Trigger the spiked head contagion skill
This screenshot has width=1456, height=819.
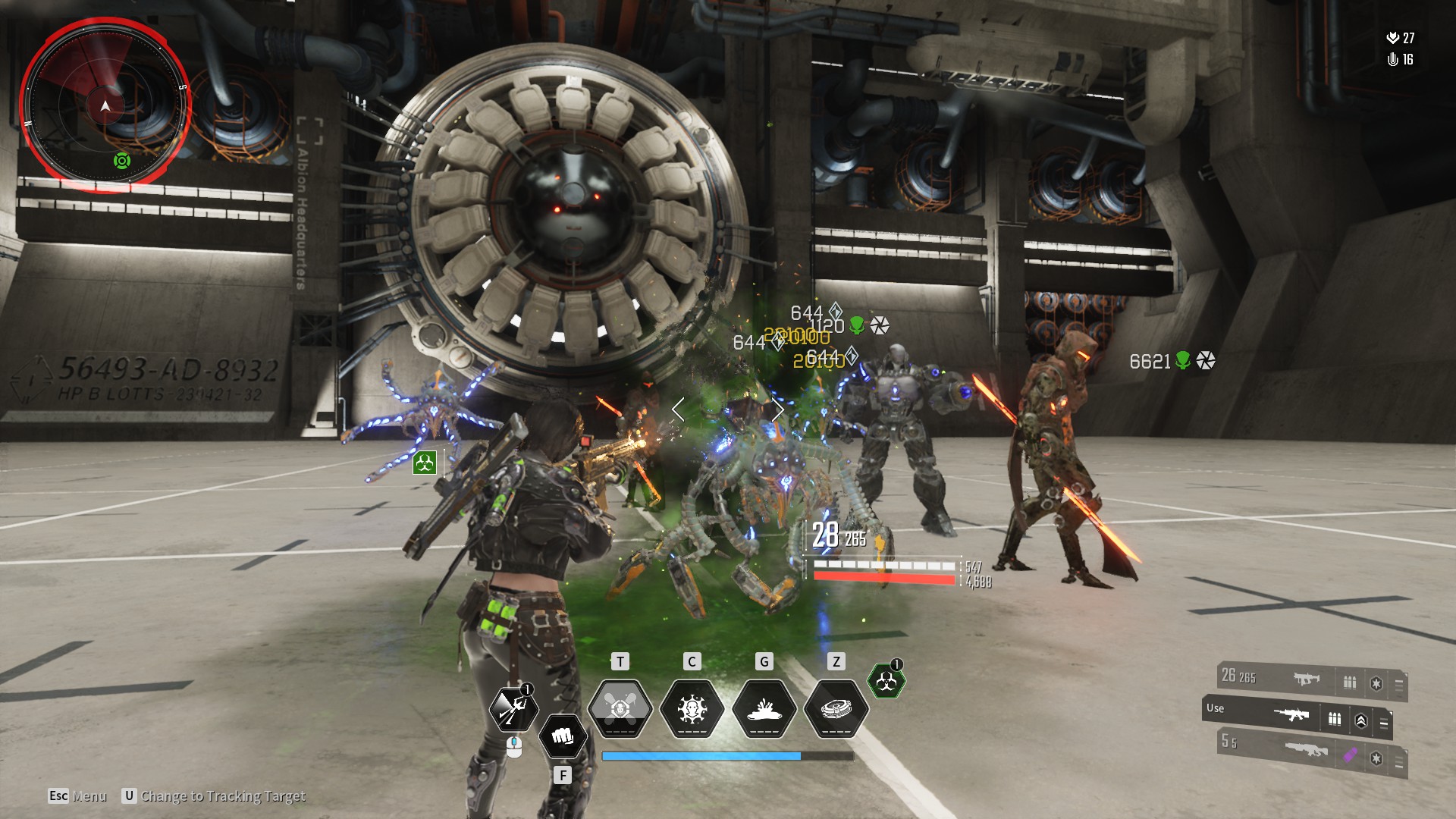[x=692, y=708]
